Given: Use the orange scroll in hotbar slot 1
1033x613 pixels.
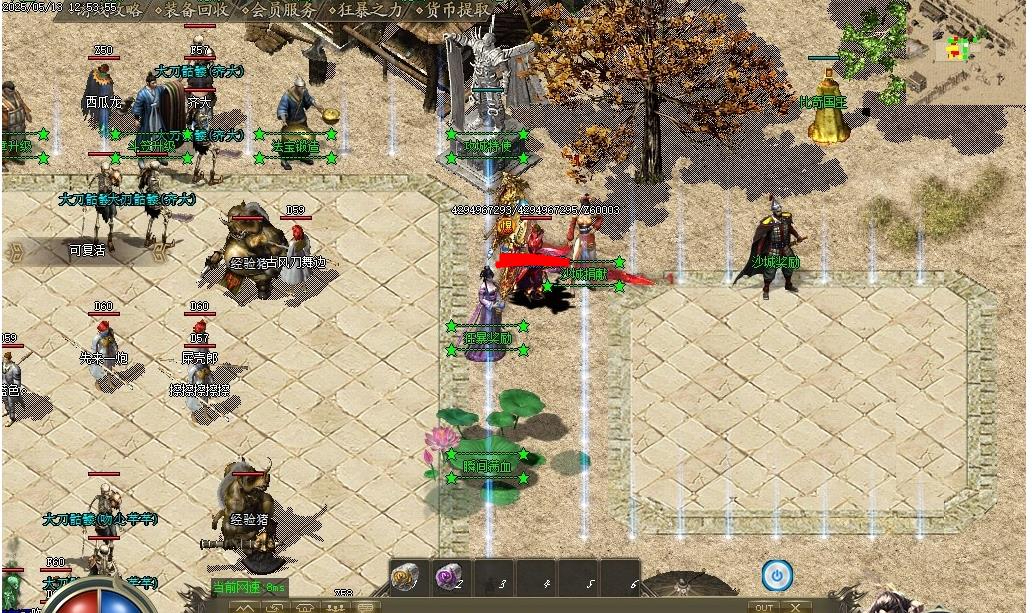Looking at the screenshot, I should (x=405, y=577).
